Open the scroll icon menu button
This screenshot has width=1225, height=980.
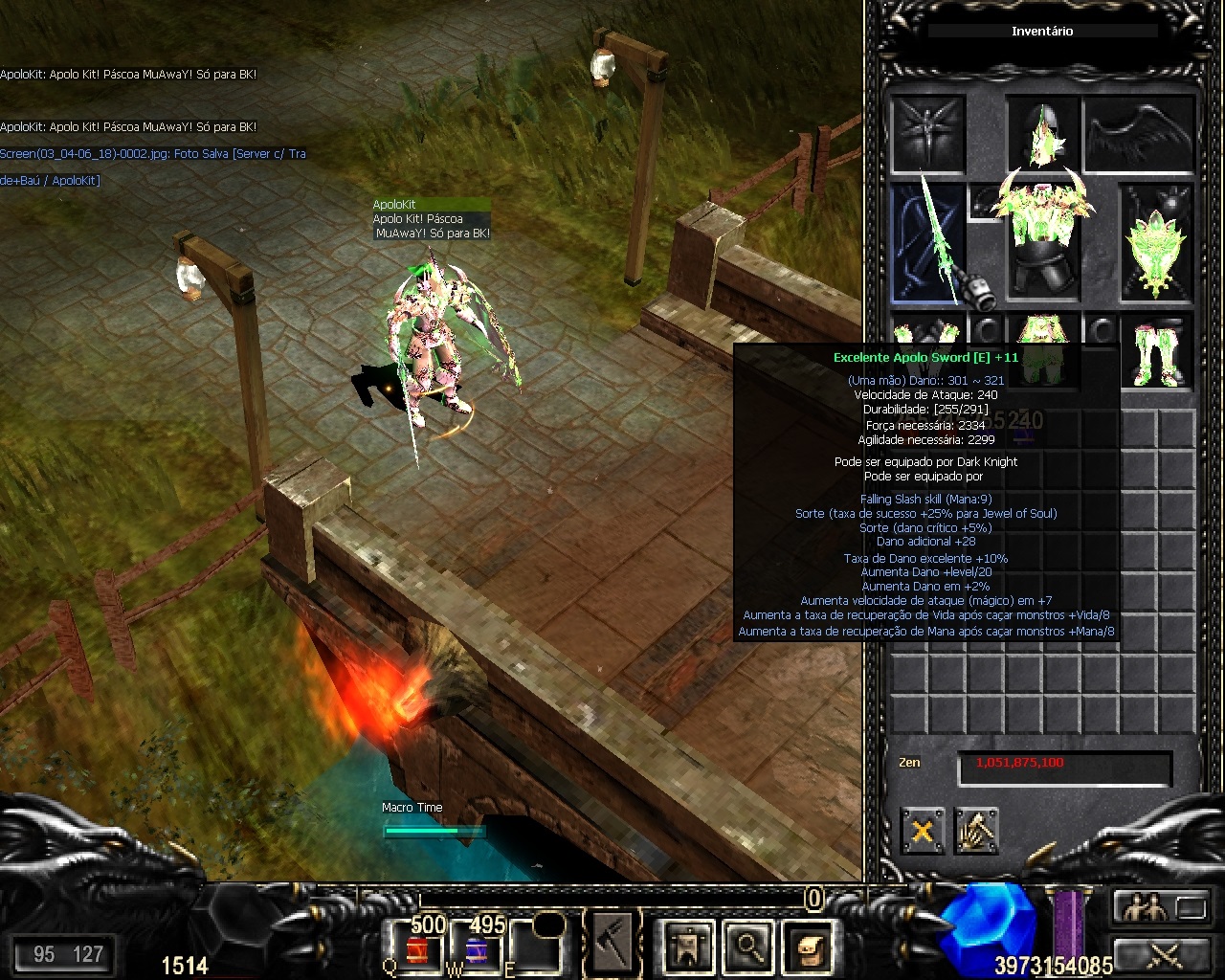coord(808,947)
